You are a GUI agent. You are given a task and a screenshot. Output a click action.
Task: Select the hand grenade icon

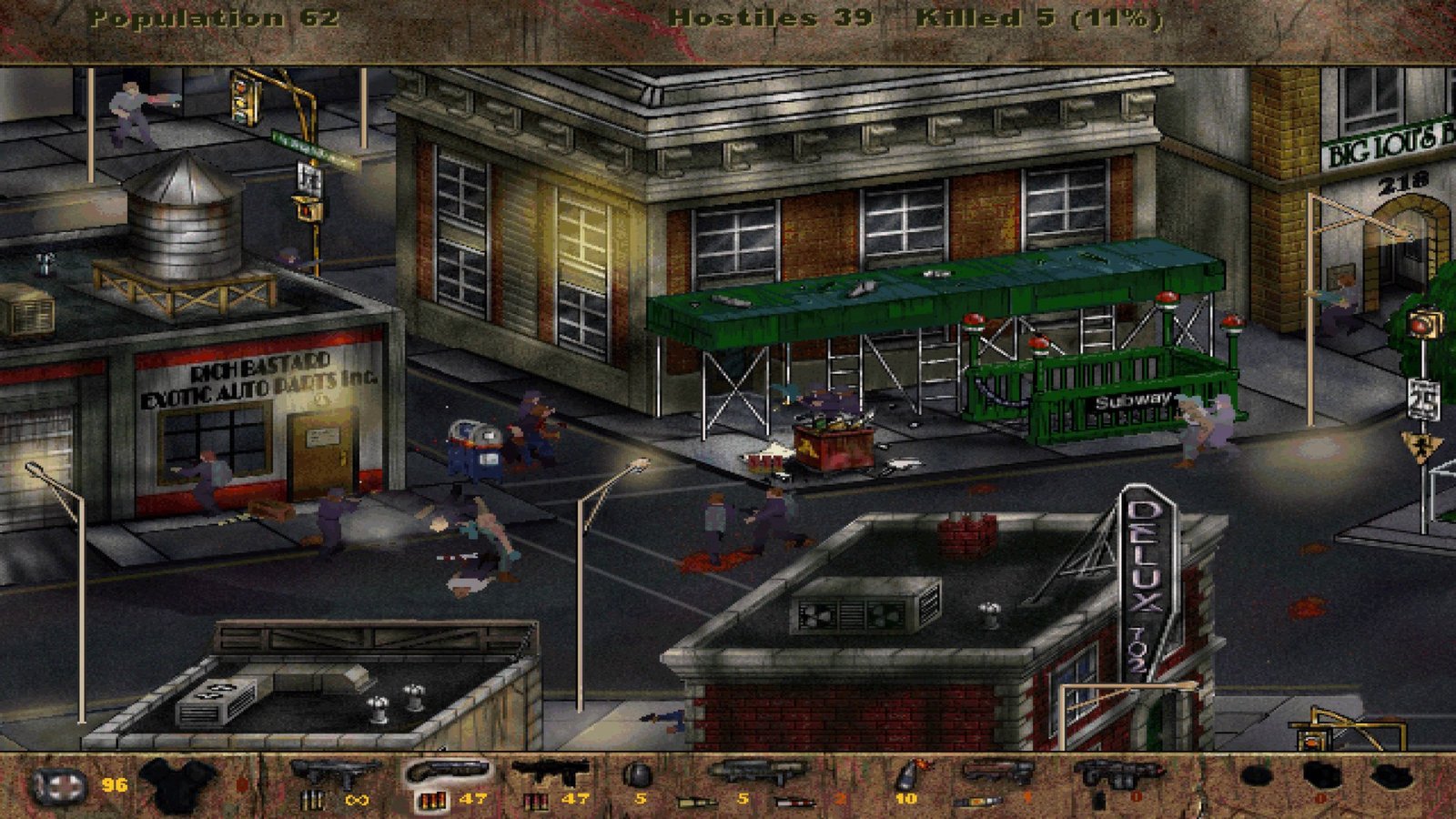639,775
